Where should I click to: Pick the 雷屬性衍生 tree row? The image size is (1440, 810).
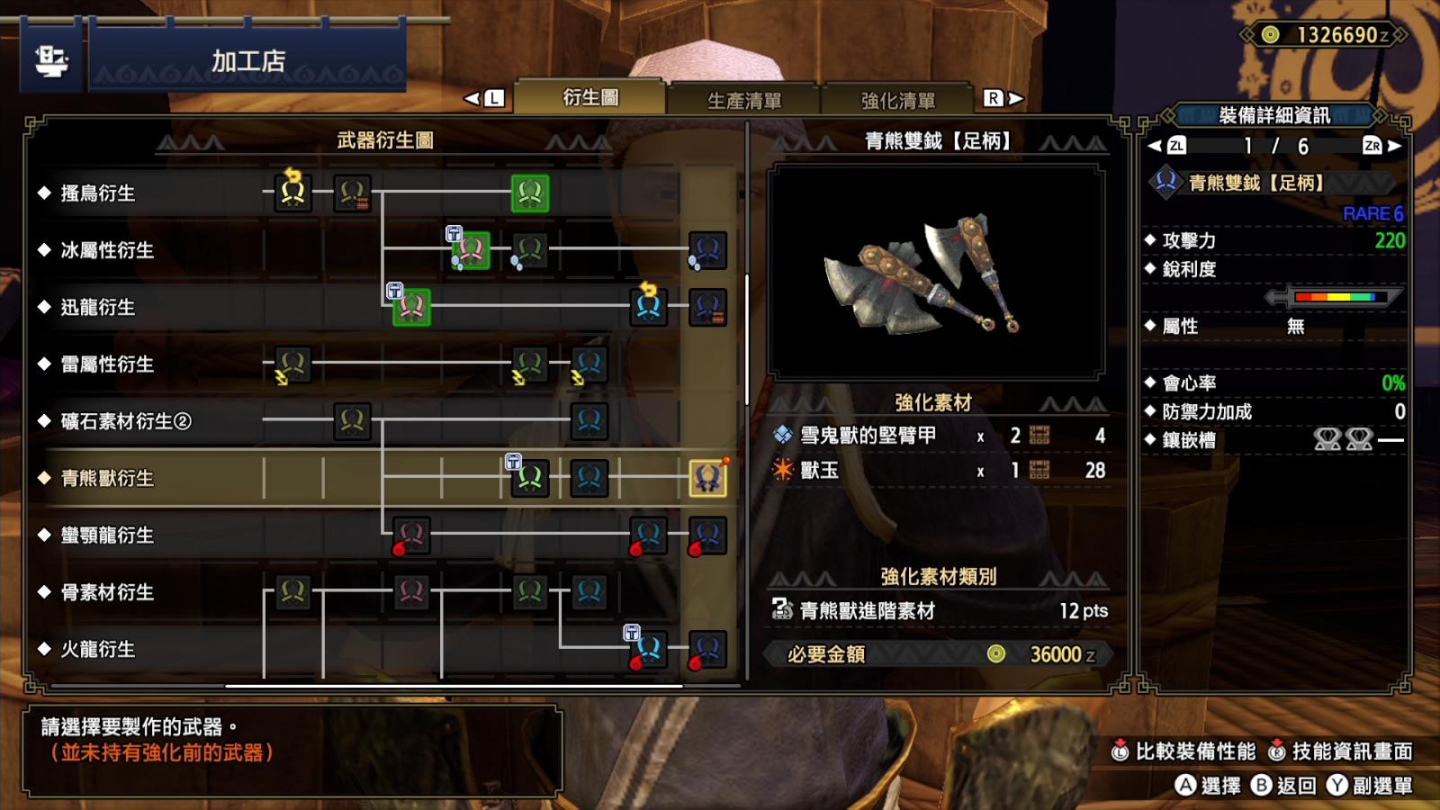pyautogui.click(x=107, y=365)
